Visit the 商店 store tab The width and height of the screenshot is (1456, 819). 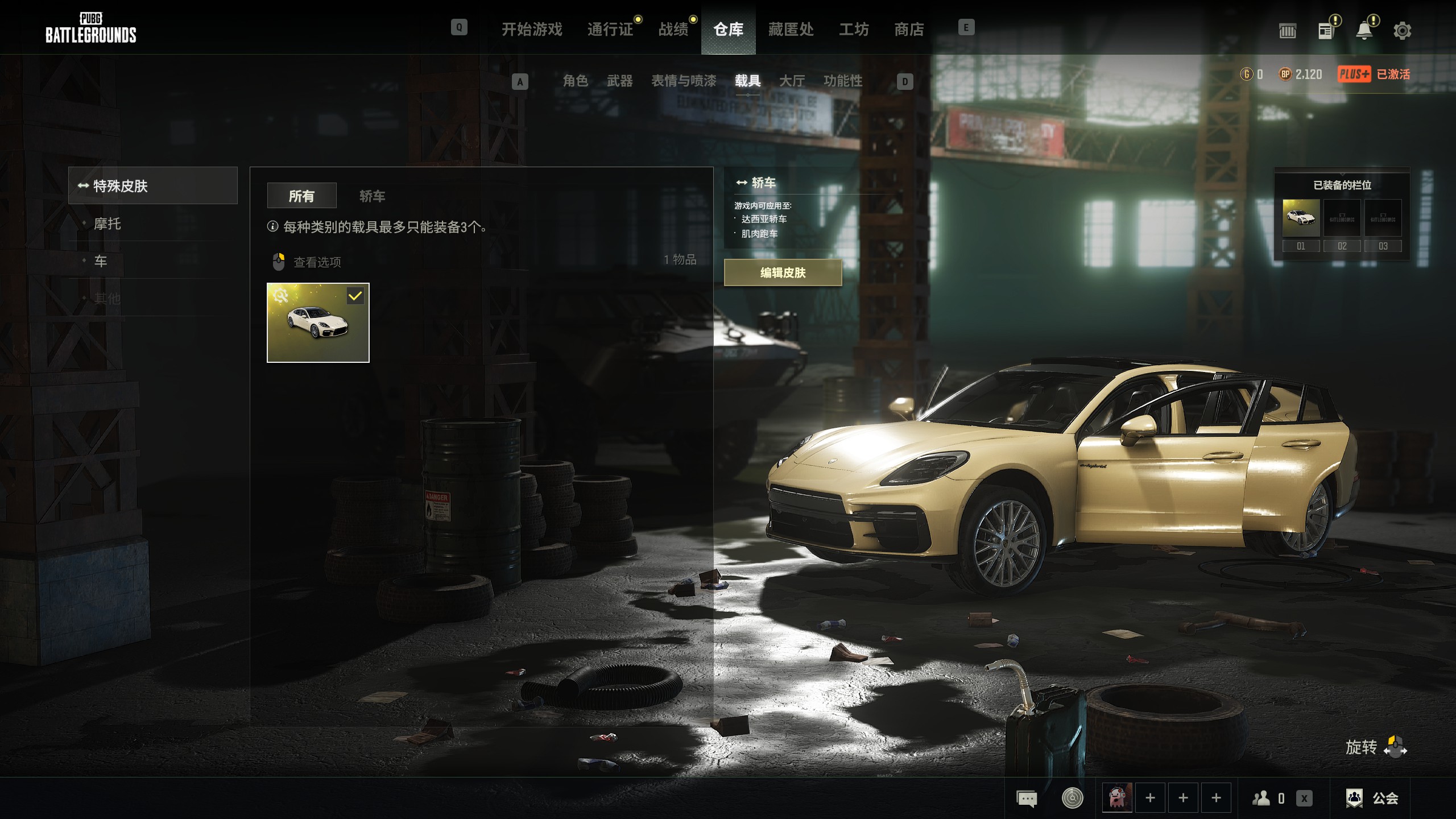(909, 29)
